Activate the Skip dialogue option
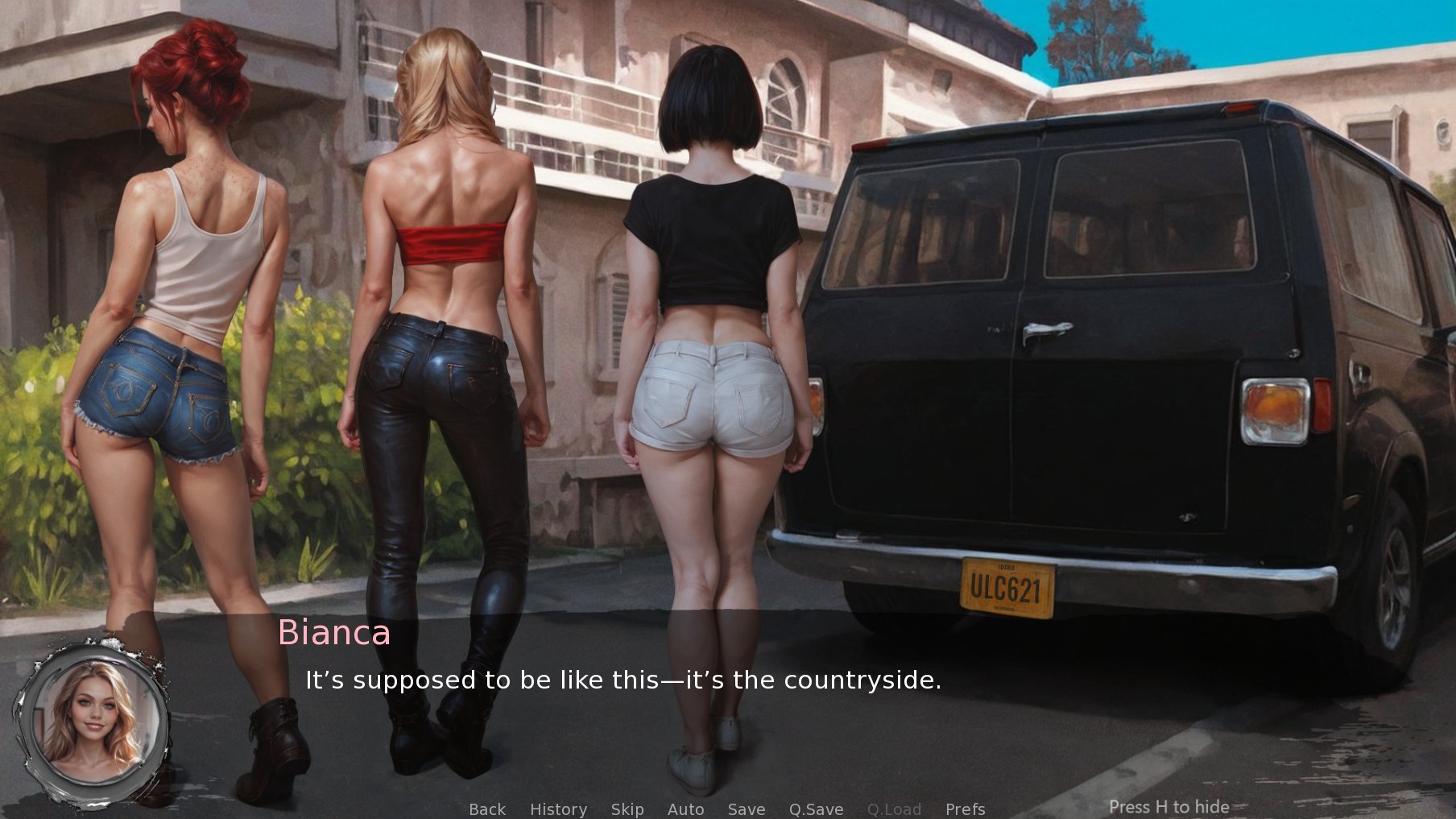 coord(627,809)
